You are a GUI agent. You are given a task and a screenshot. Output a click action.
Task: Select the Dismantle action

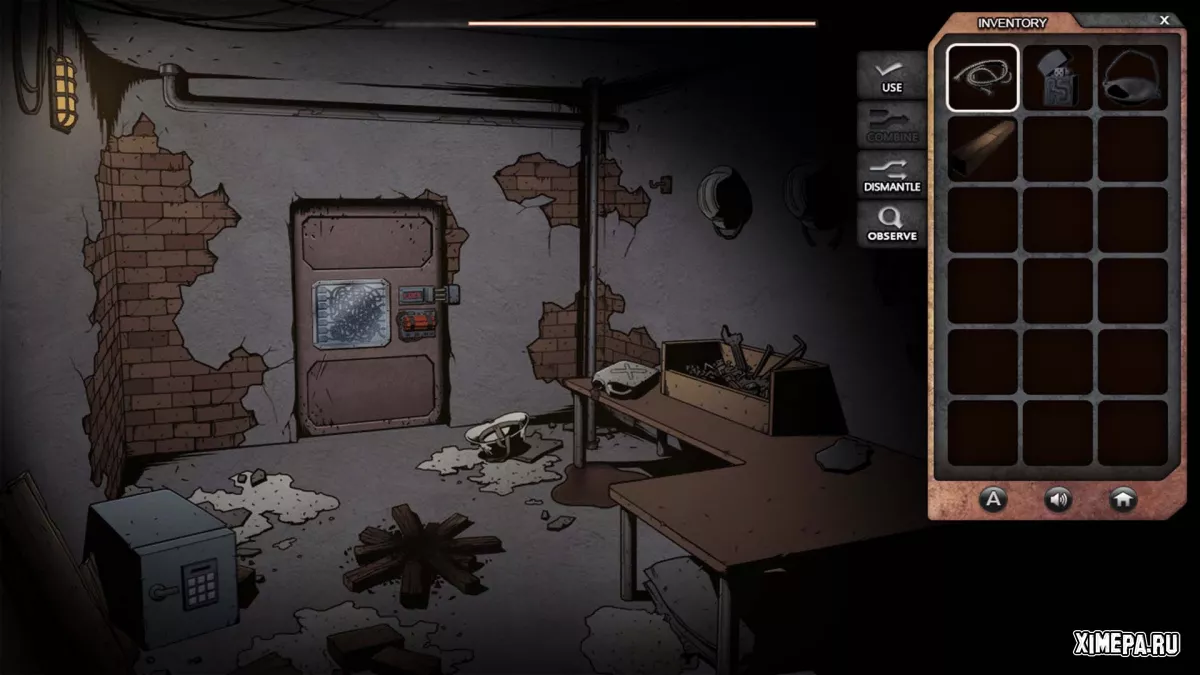(x=891, y=176)
